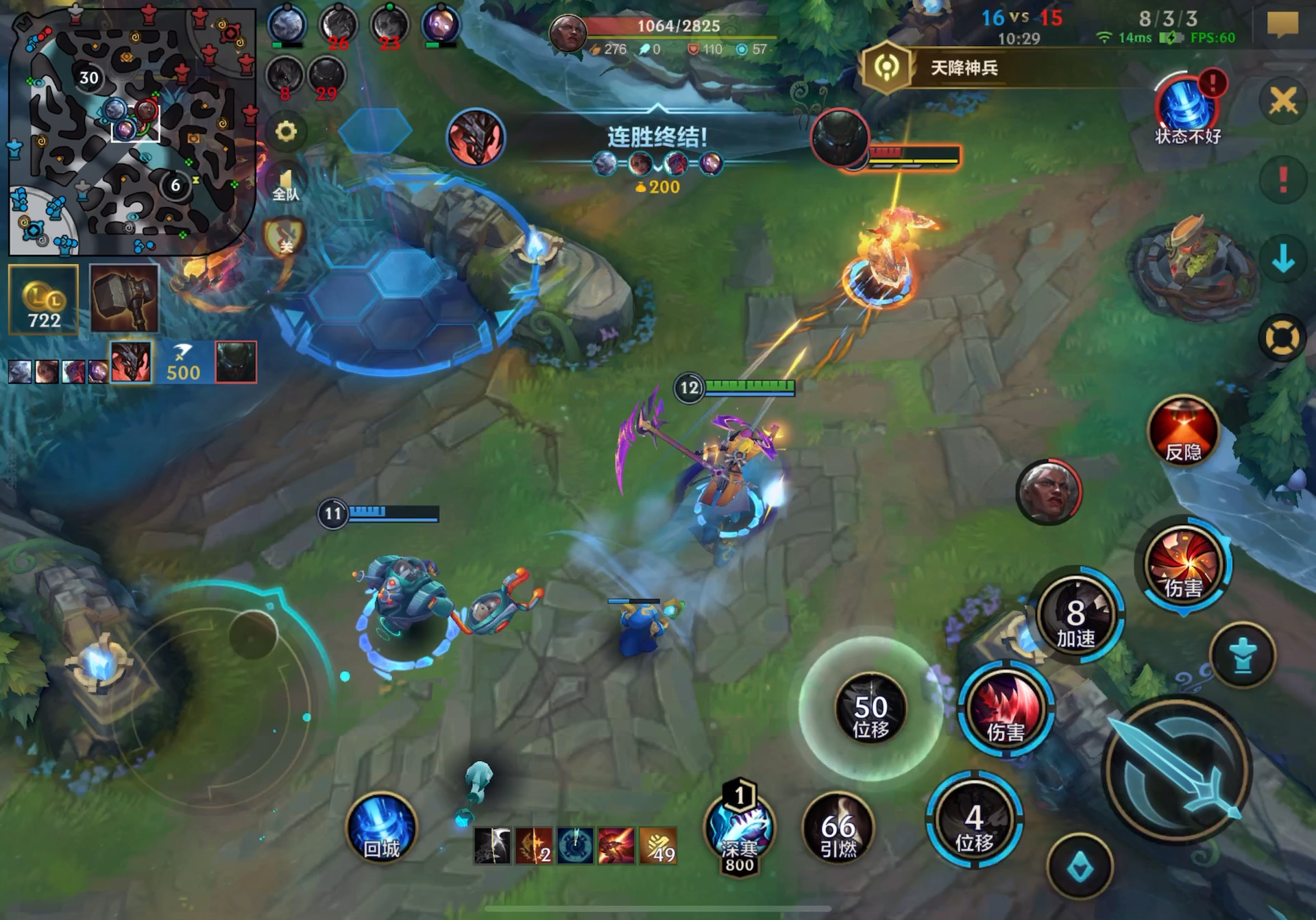Trigger the basic attack sword button
Viewport: 1316px width, 920px height.
(x=1176, y=769)
